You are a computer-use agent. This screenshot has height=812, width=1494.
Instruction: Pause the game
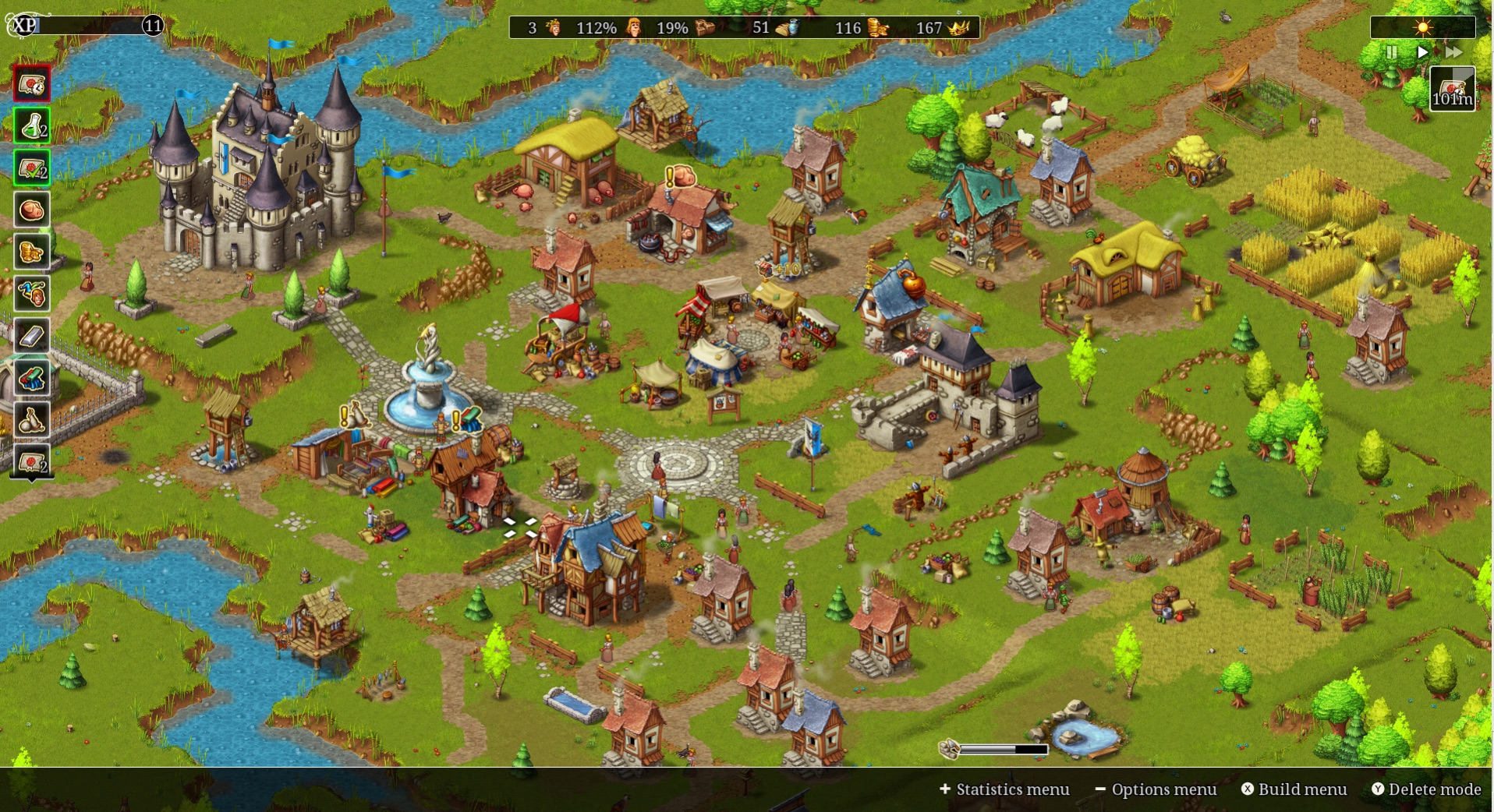point(1392,52)
